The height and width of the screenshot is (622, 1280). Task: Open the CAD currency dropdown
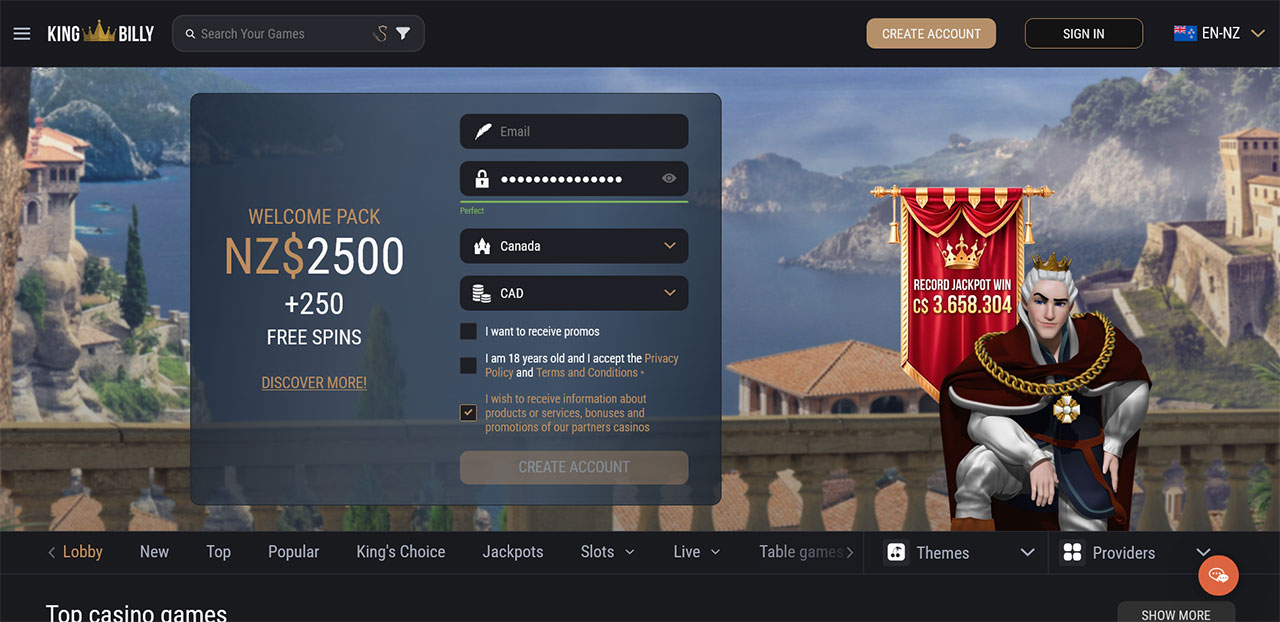click(574, 293)
